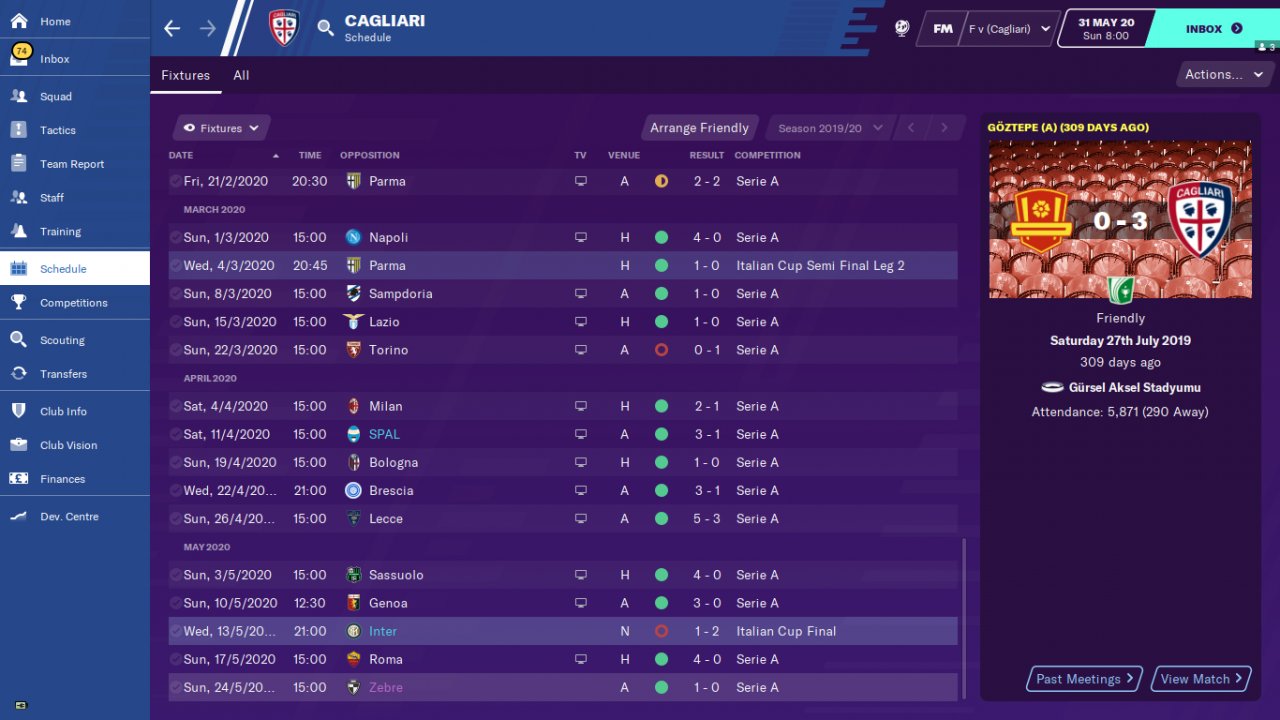The height and width of the screenshot is (720, 1280).
Task: Show the Finances page
Action: [62, 479]
